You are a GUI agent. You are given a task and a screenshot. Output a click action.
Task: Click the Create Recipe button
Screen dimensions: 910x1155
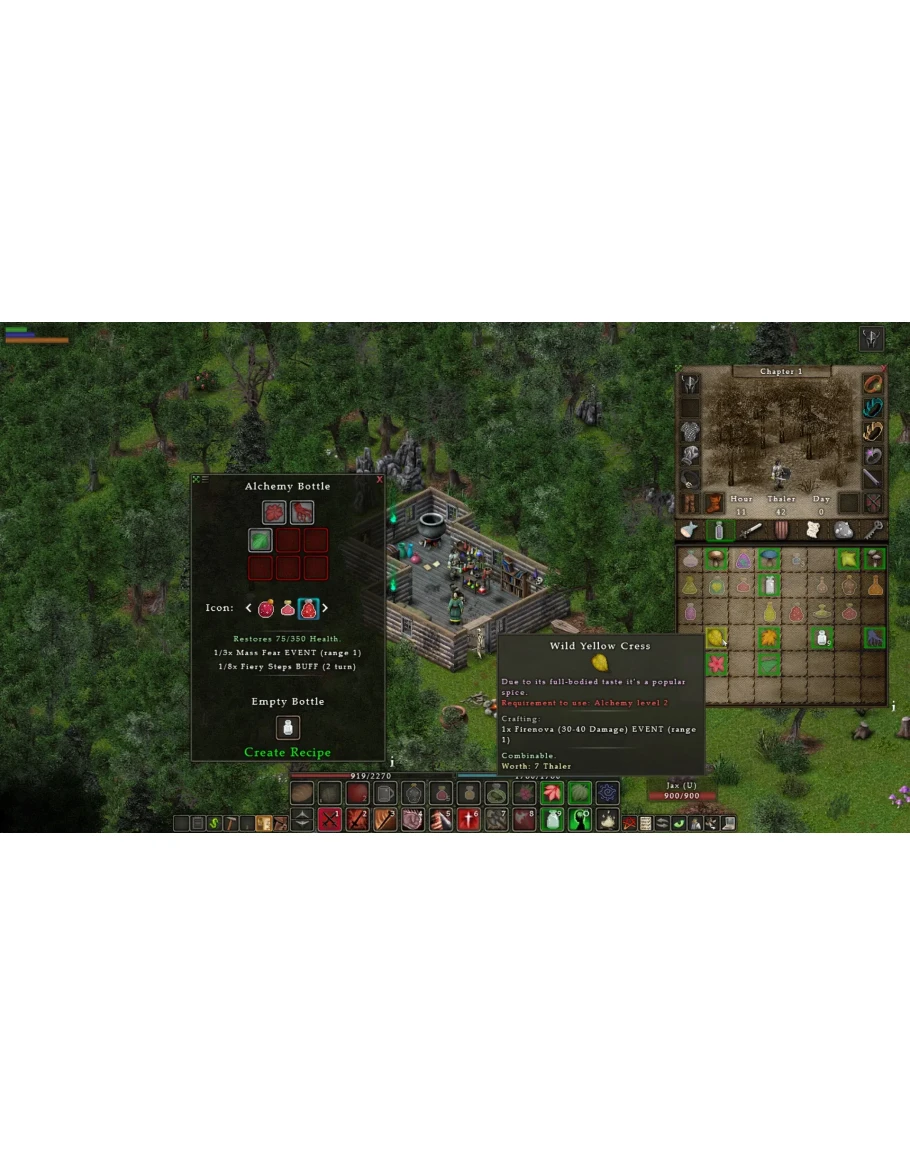(x=287, y=752)
